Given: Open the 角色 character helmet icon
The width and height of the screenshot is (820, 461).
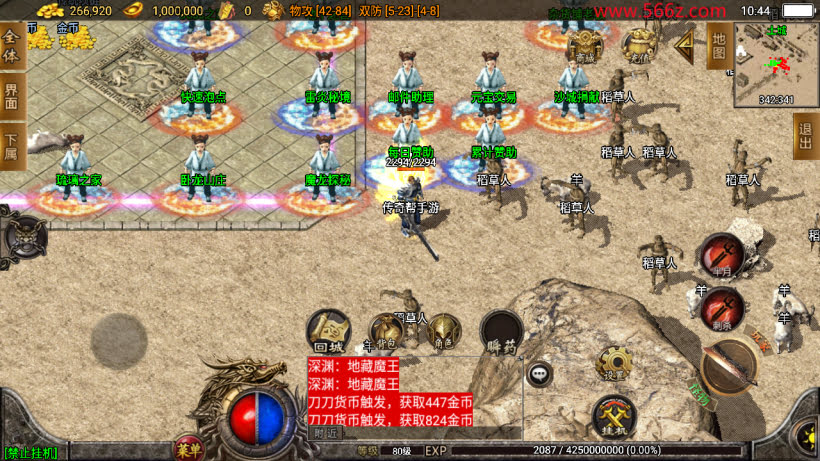Looking at the screenshot, I should coord(443,331).
